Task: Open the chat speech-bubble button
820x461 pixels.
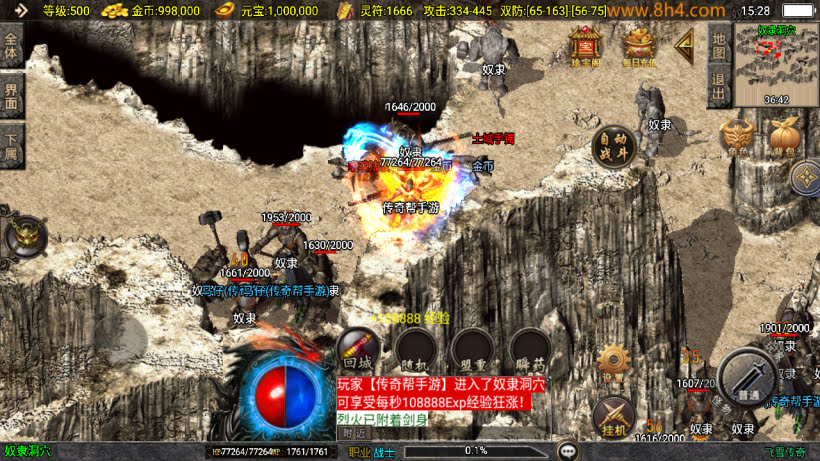Action: point(567,451)
